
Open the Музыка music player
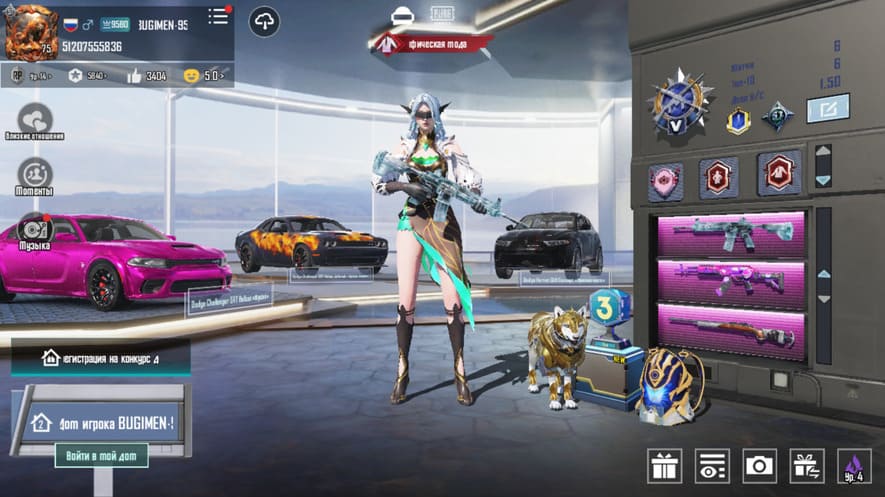point(35,231)
